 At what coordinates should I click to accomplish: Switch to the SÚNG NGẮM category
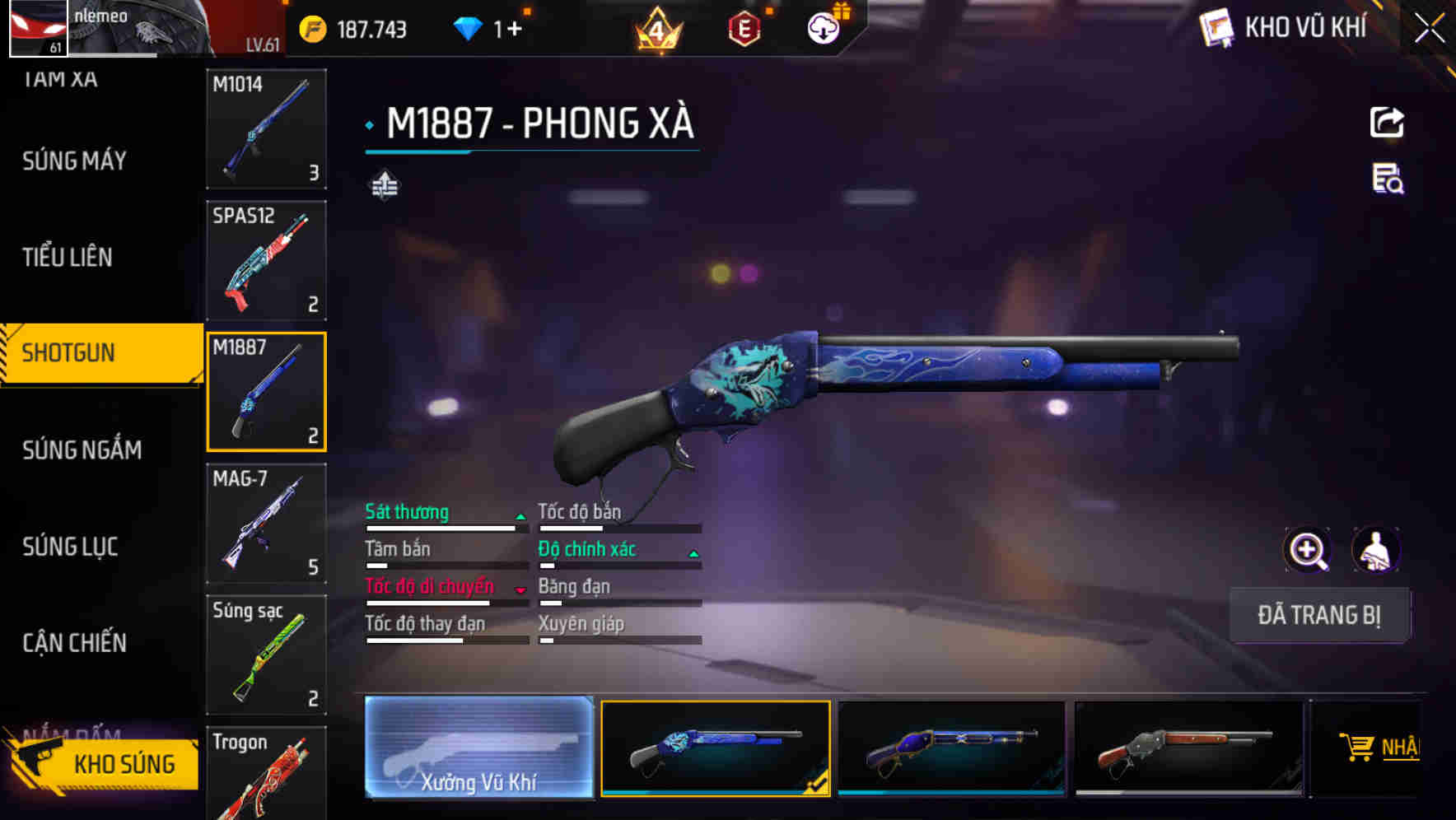click(x=82, y=450)
